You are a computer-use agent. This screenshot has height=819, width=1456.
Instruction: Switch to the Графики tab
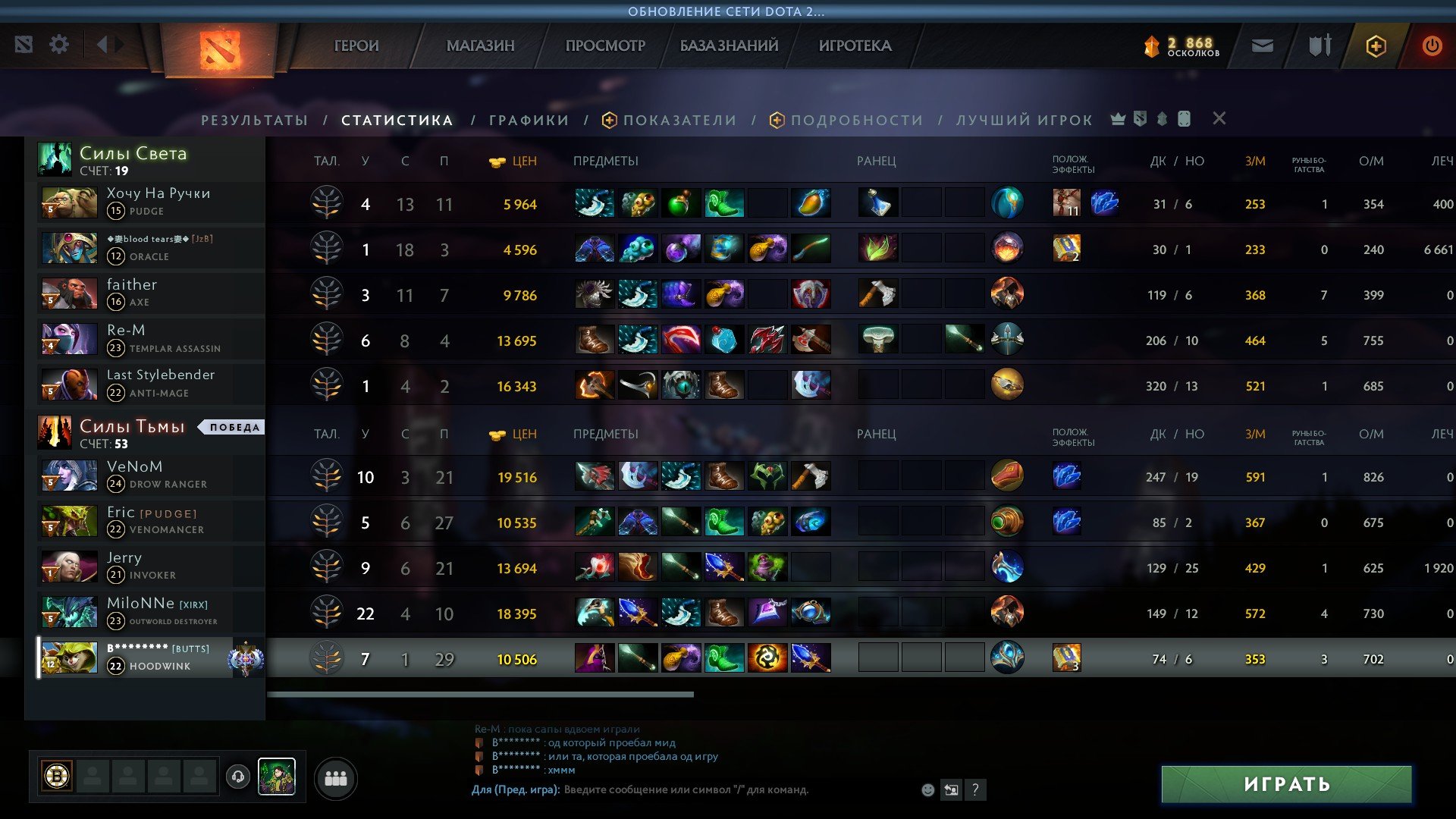529,120
